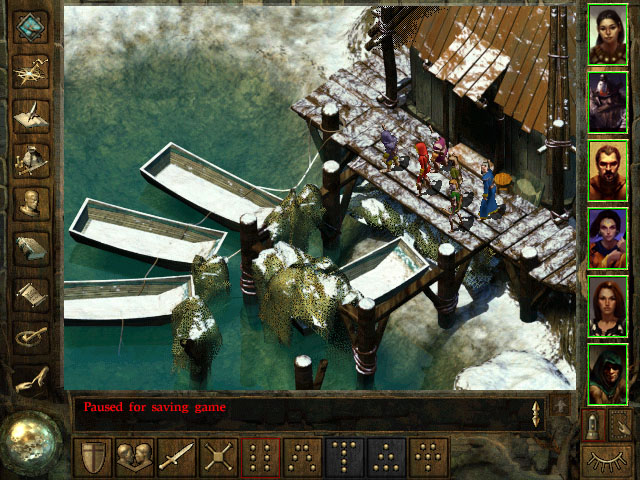This screenshot has width=640, height=480.
Task: Select the talk command with two heads
Action: click(135, 457)
